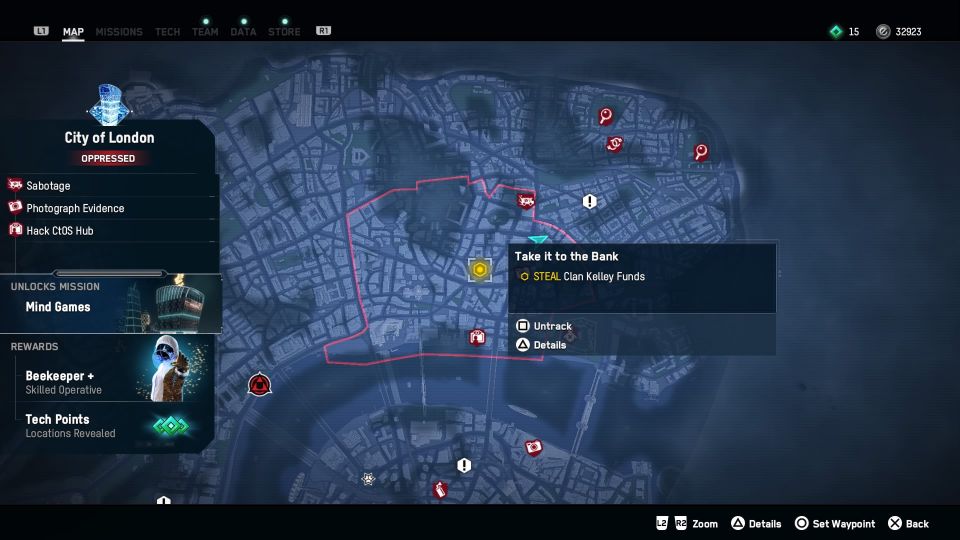This screenshot has height=540, width=960.
Task: Open the Tech tab
Action: 168,32
